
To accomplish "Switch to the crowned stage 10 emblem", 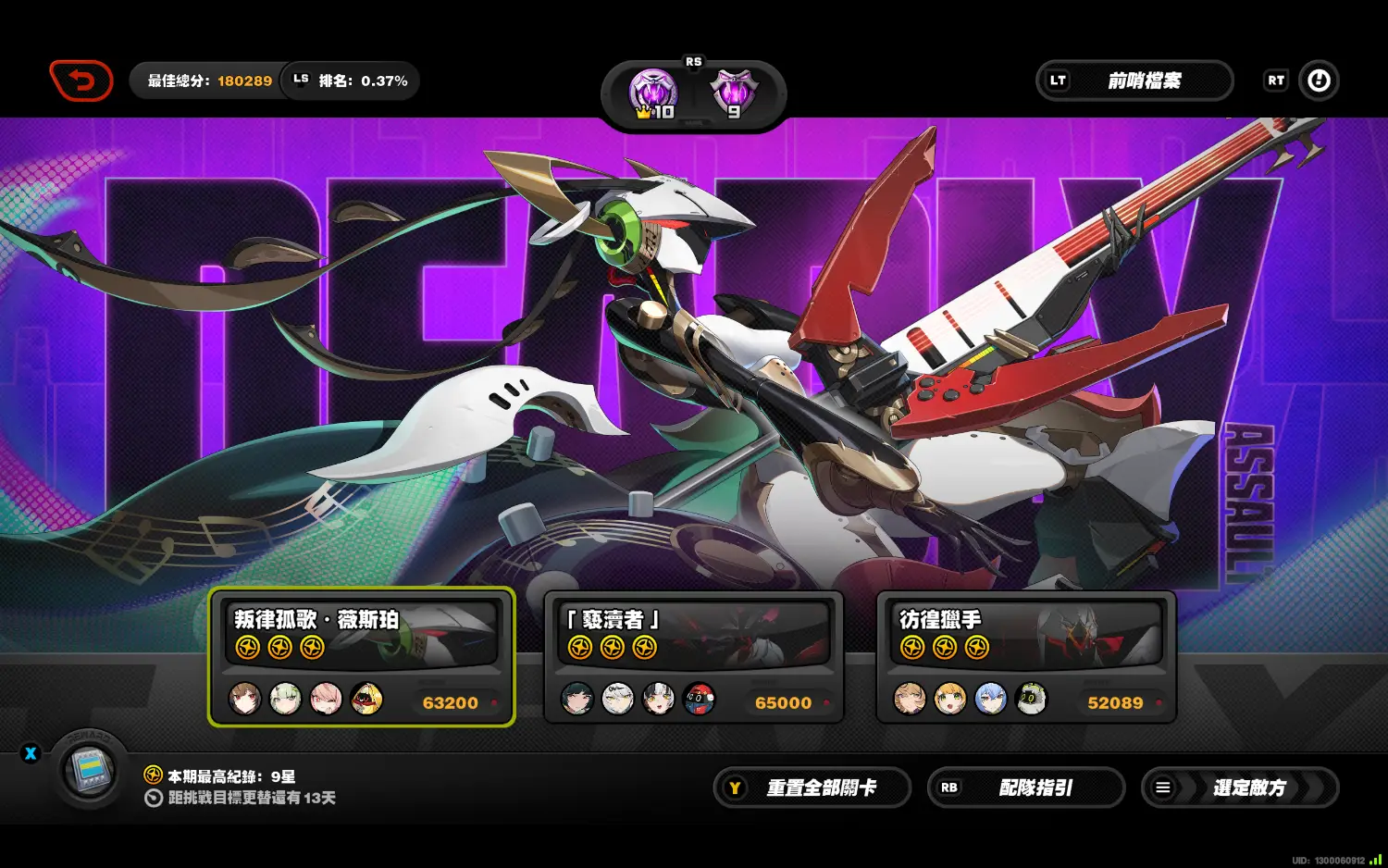I will pos(653,93).
